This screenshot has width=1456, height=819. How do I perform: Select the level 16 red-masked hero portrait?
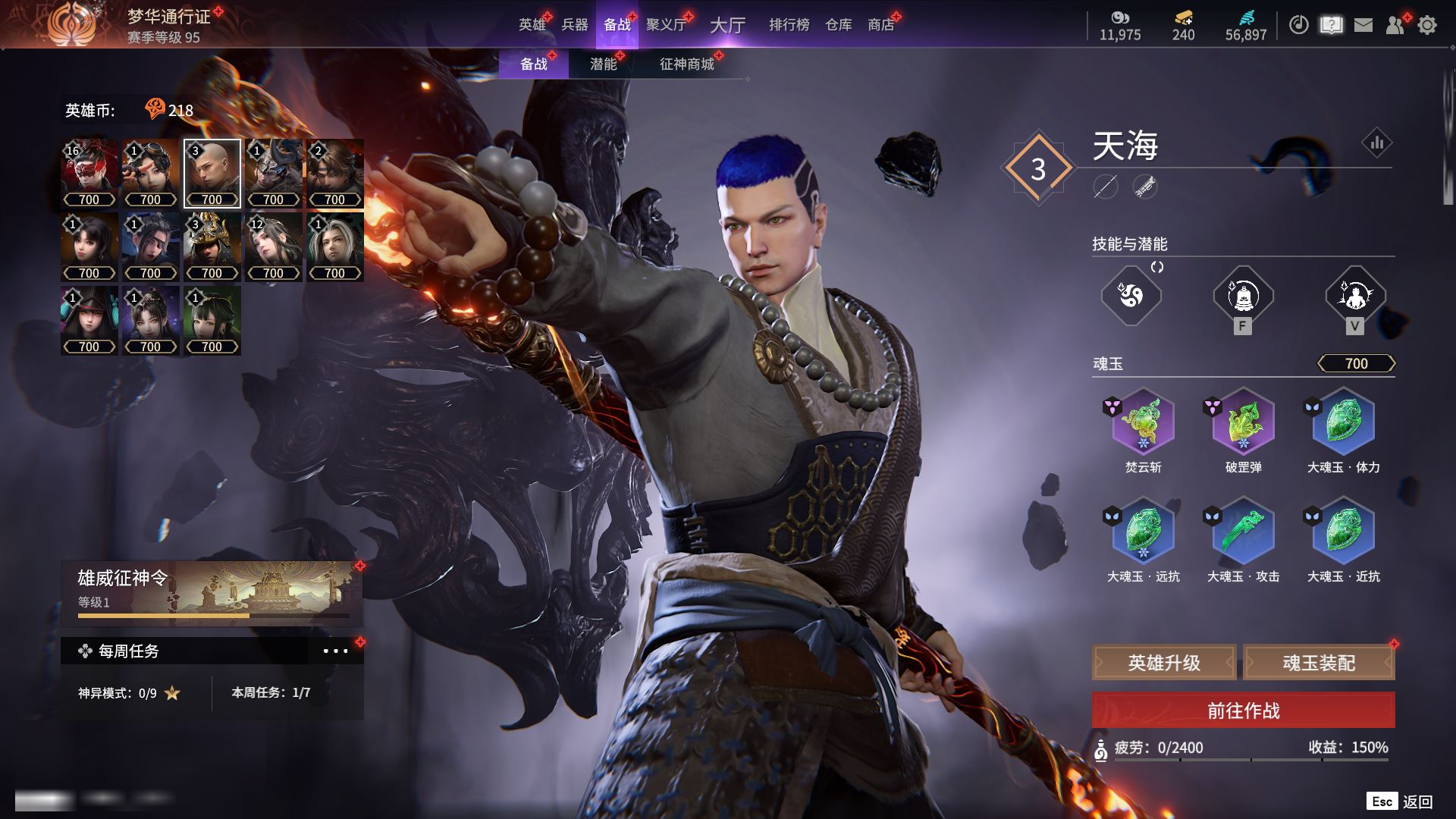point(89,174)
